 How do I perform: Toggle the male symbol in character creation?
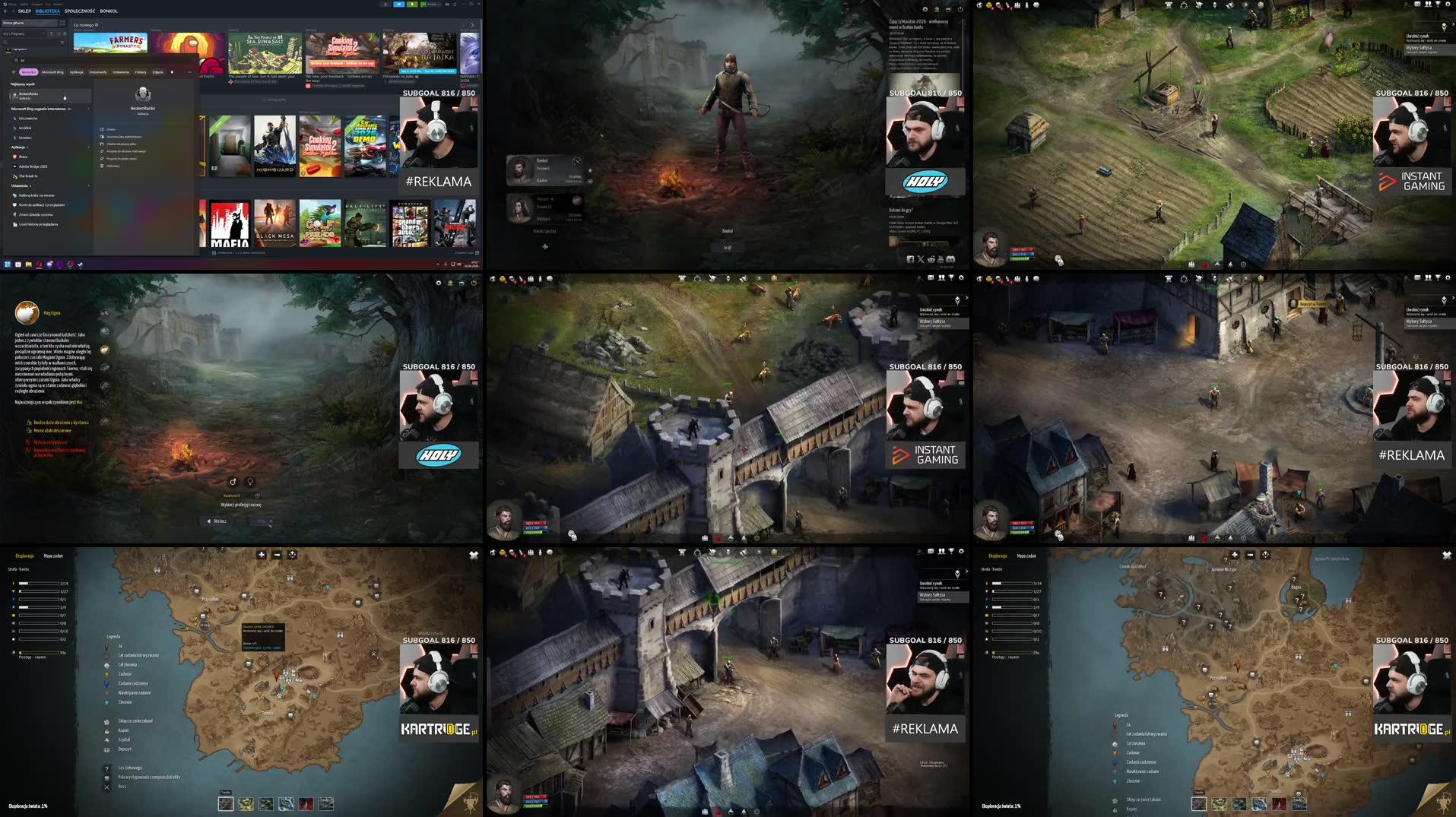(x=233, y=482)
